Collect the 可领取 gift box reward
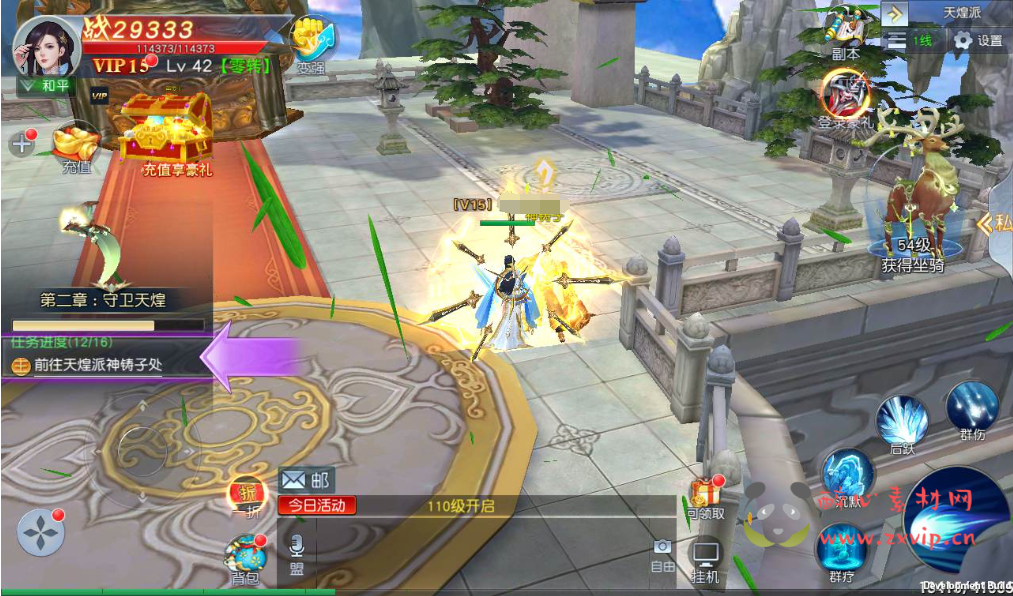This screenshot has width=1013, height=596. click(706, 496)
